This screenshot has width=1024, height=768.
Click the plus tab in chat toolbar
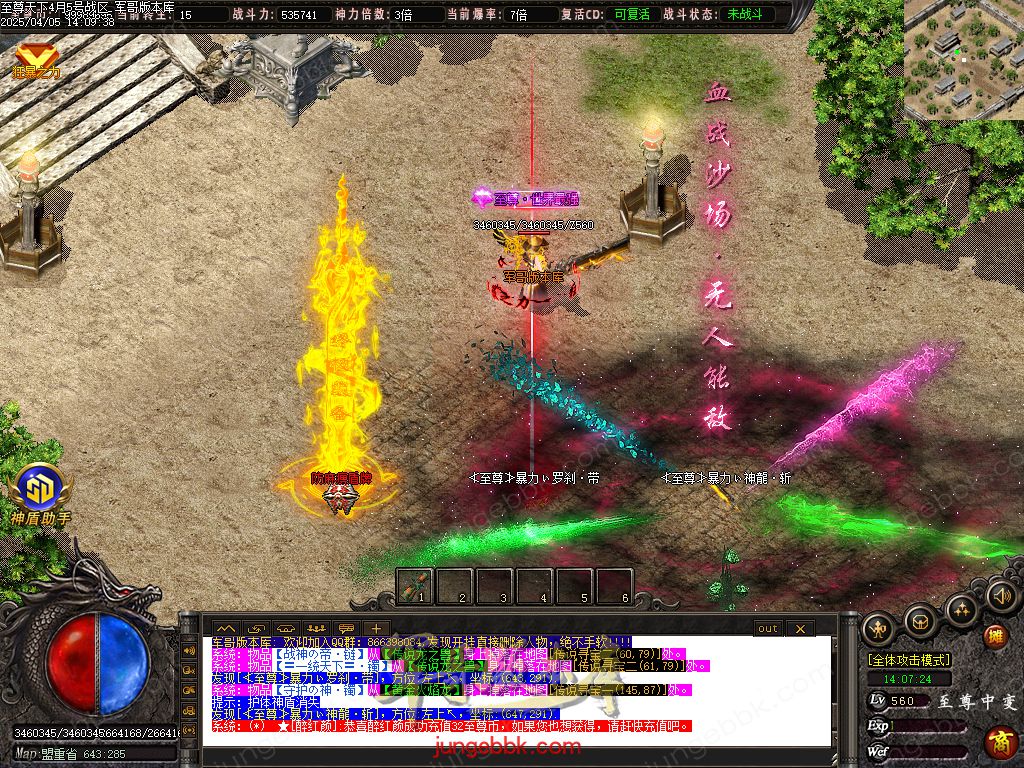[375, 629]
